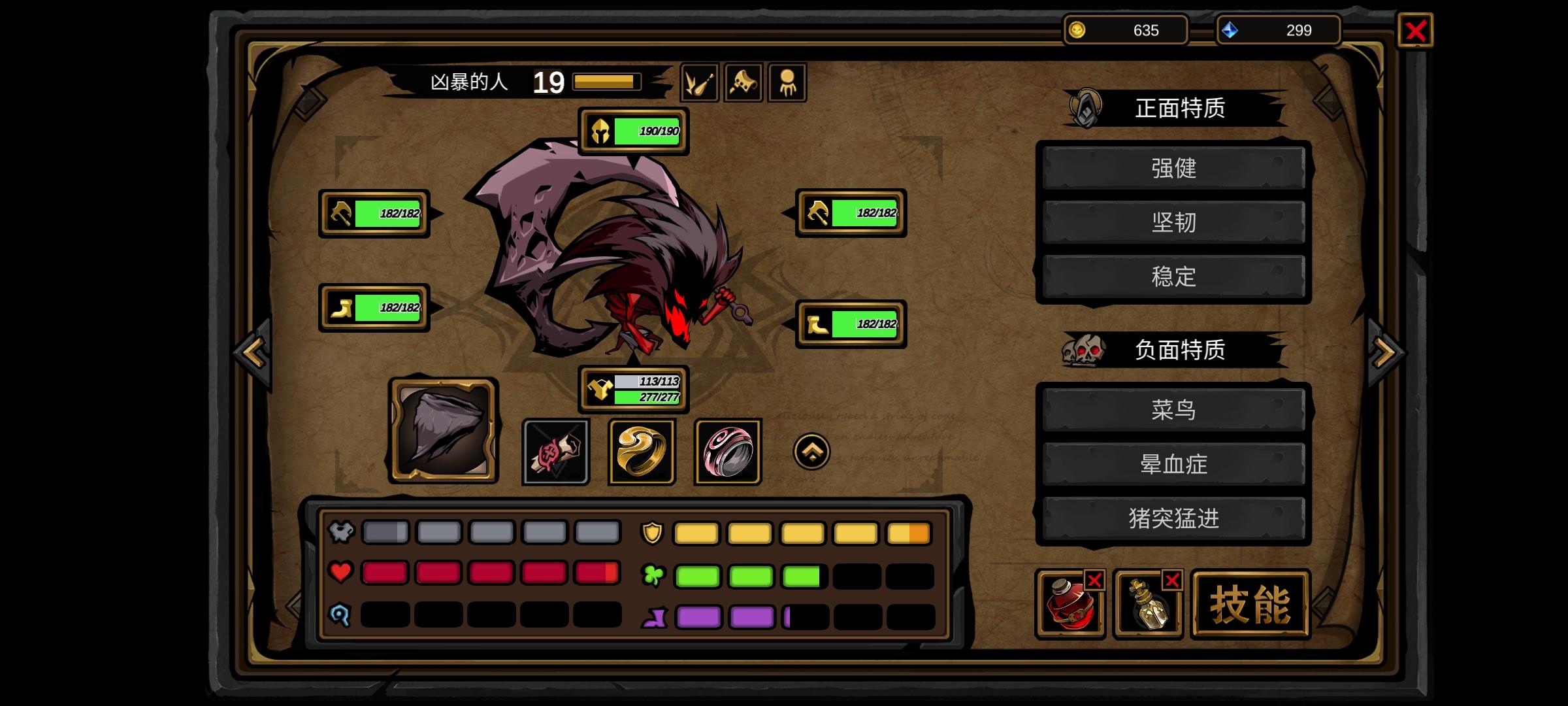Select the 菜鸟 negative trait
The image size is (1568, 706).
pyautogui.click(x=1173, y=411)
